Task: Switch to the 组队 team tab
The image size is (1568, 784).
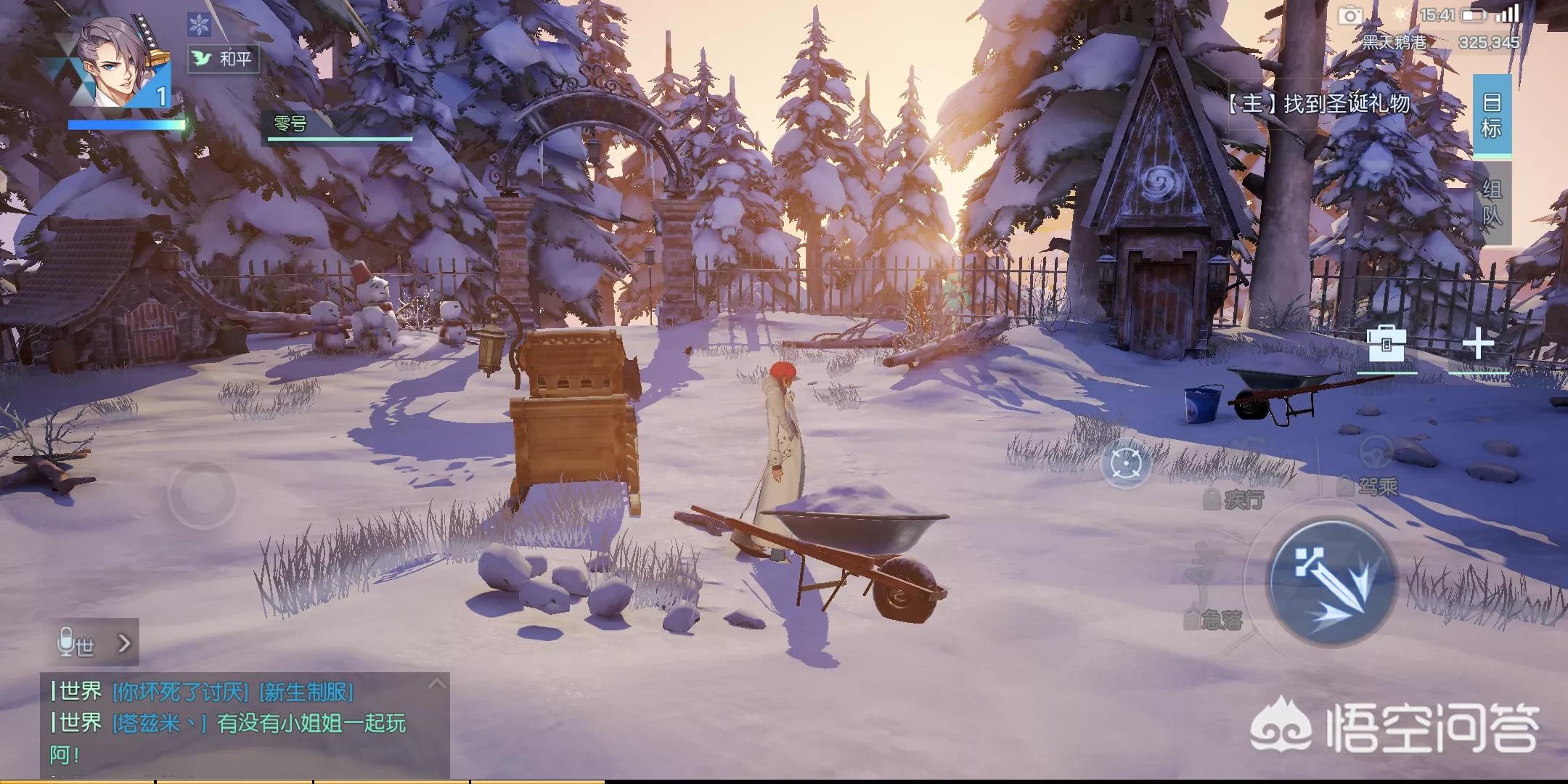Action: point(1492,203)
